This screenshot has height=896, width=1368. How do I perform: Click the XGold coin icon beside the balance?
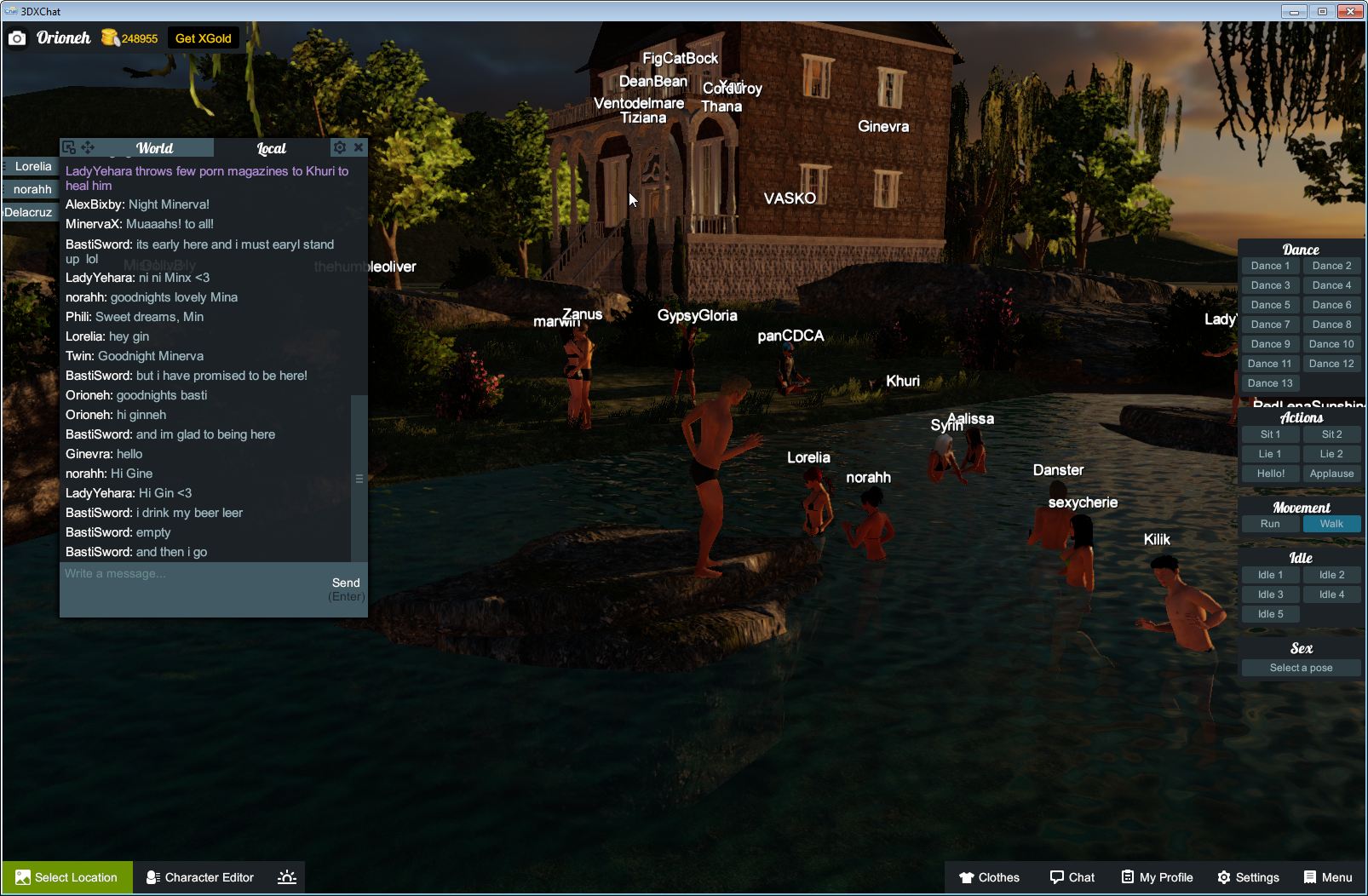pyautogui.click(x=110, y=36)
